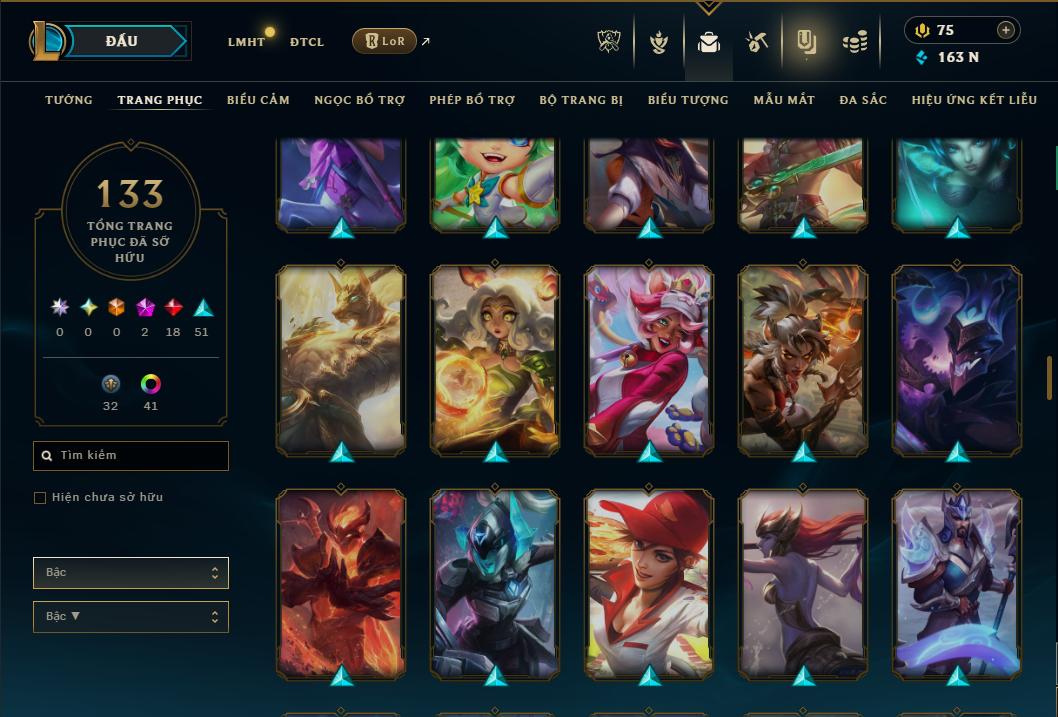Click the ĐẤU play button
The image size is (1058, 717).
click(121, 41)
